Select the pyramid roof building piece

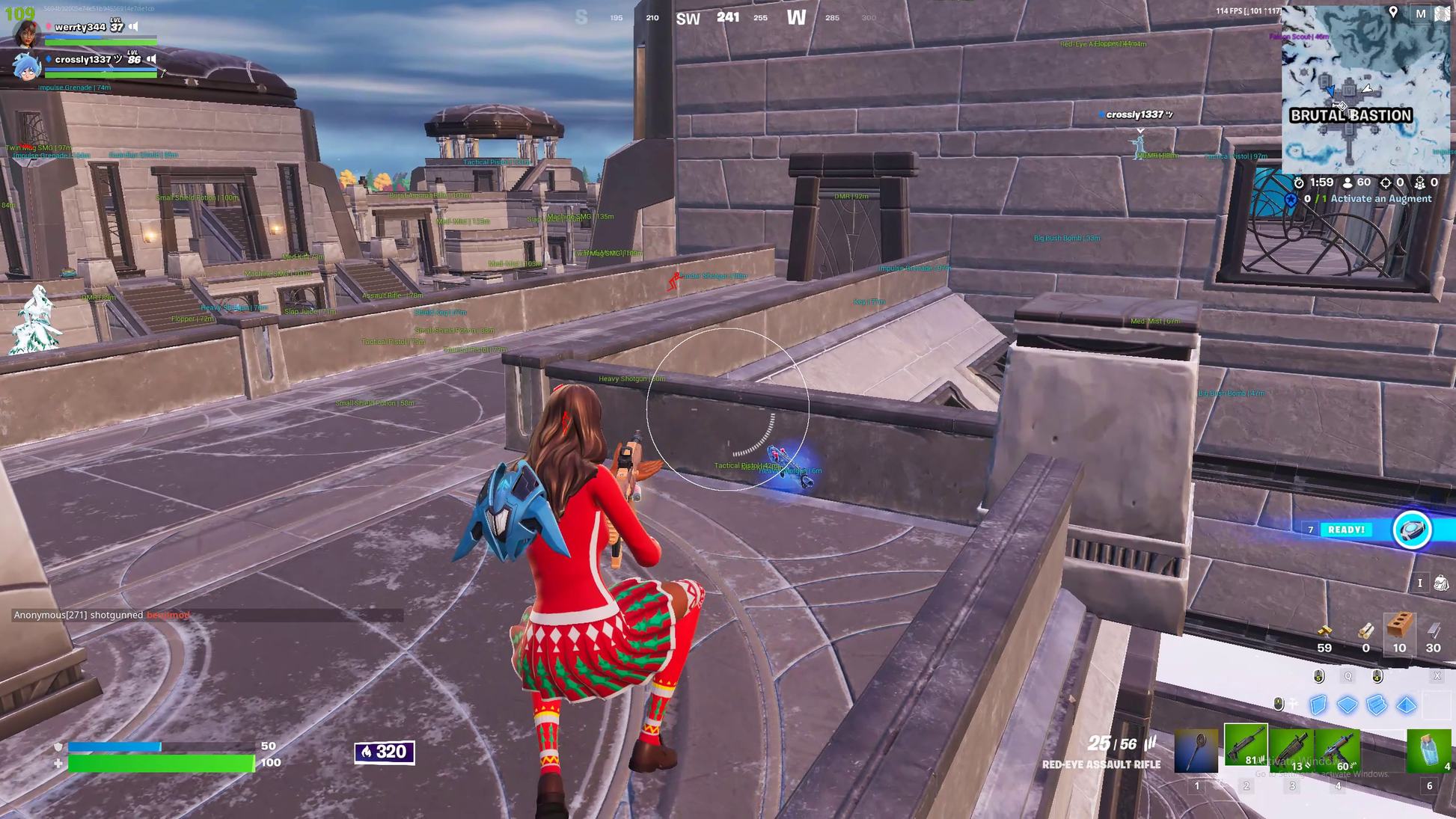click(x=1407, y=705)
